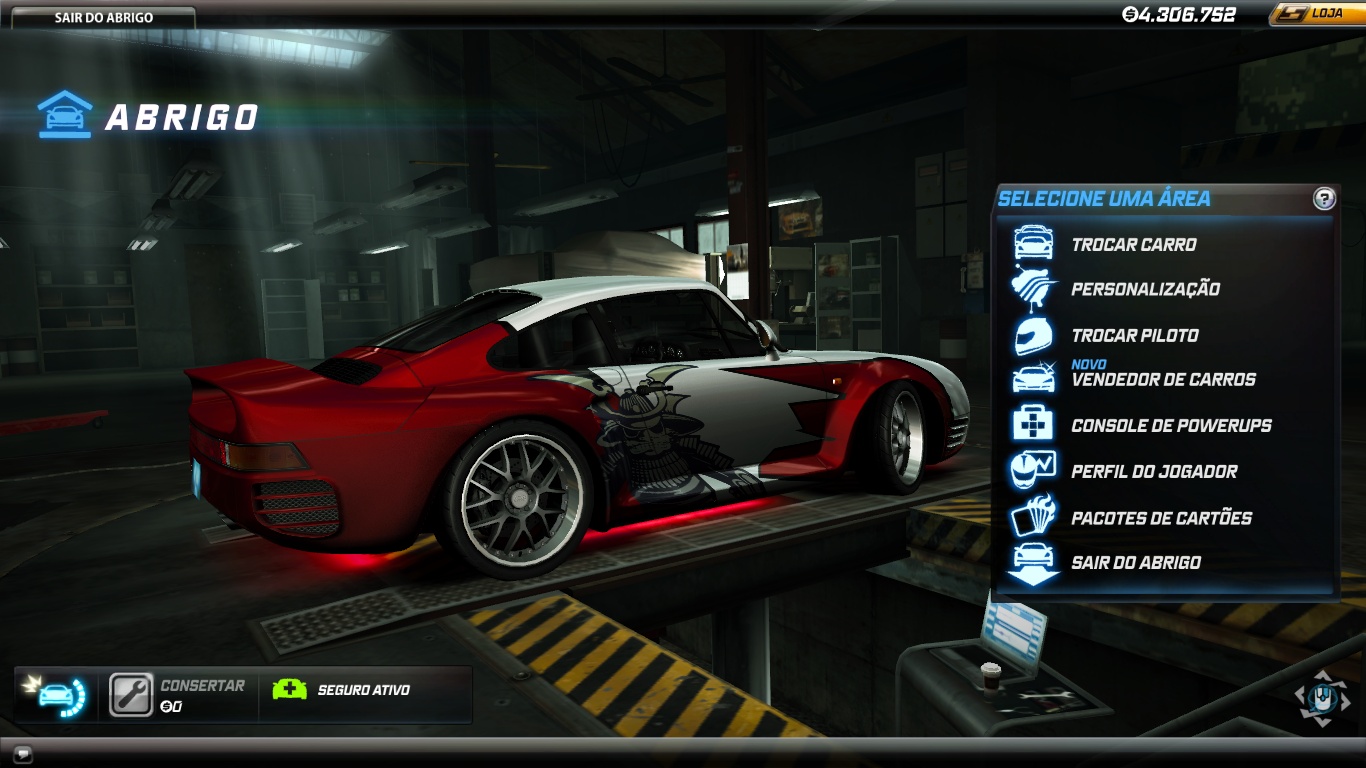This screenshot has height=768, width=1366.
Task: Show Perfil do Jogador
Action: (1154, 471)
